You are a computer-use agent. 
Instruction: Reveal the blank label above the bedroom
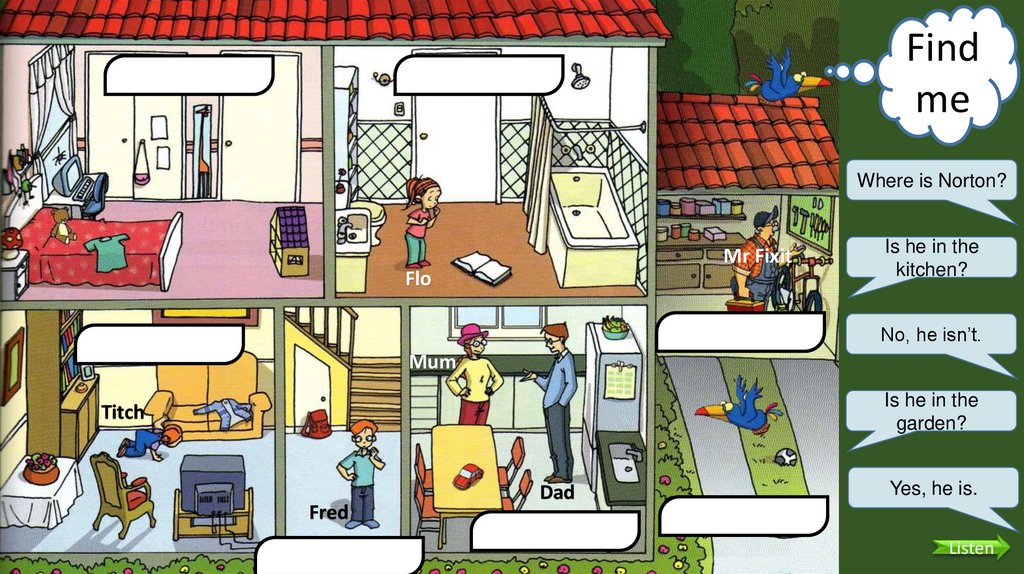[x=189, y=75]
